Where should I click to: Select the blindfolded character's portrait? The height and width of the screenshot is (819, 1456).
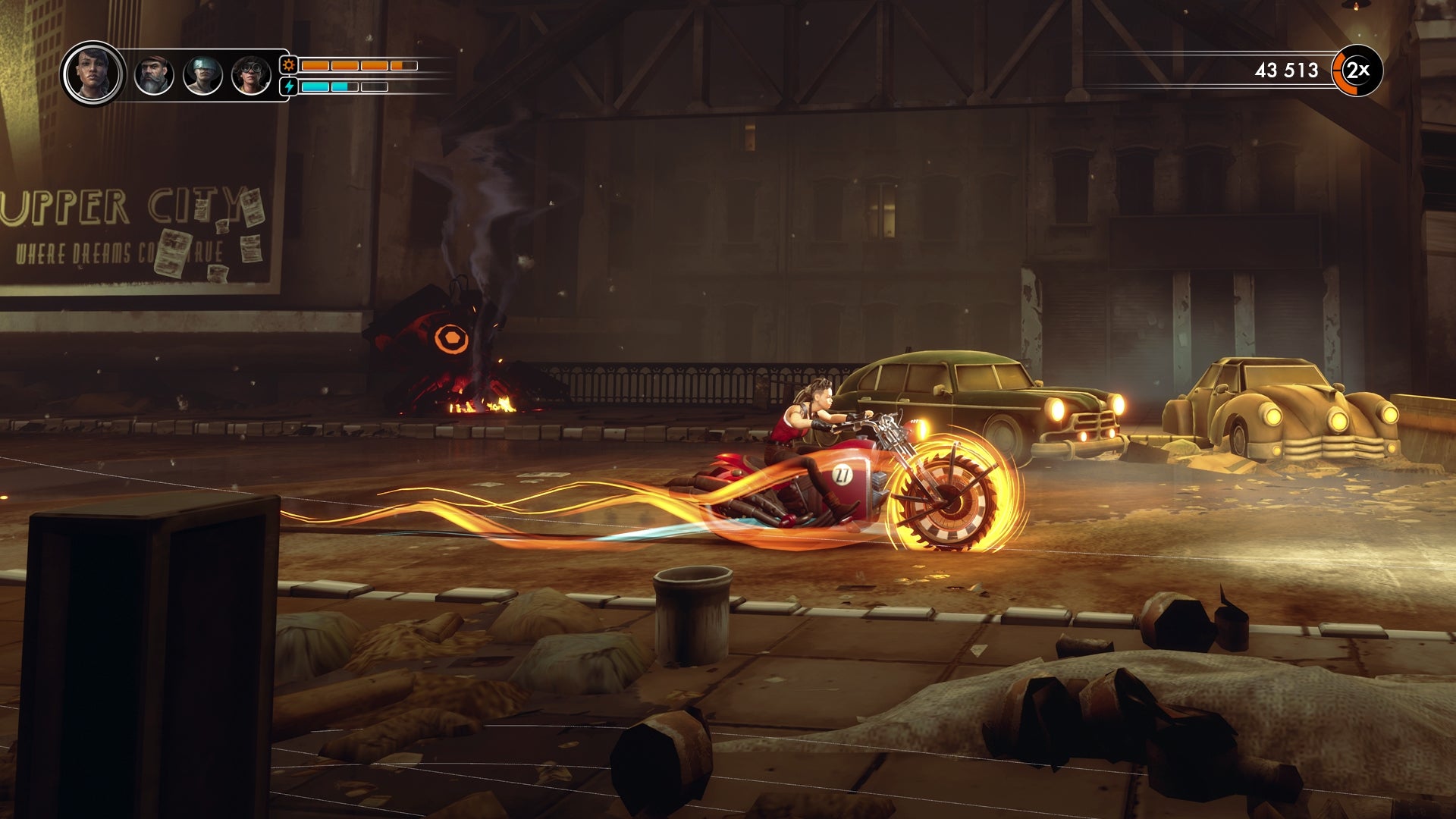(x=202, y=73)
